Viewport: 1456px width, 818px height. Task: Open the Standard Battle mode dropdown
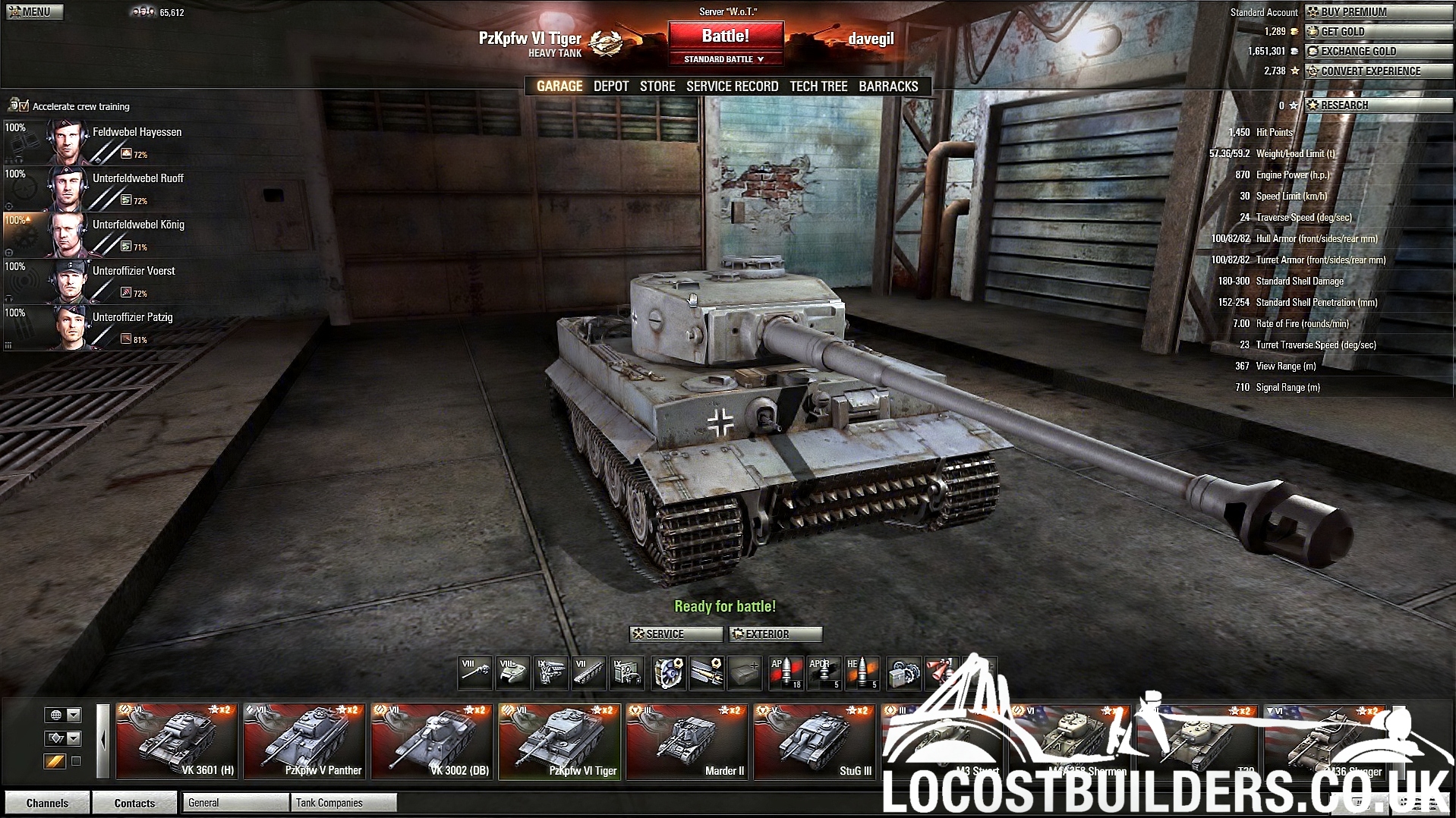tap(724, 59)
